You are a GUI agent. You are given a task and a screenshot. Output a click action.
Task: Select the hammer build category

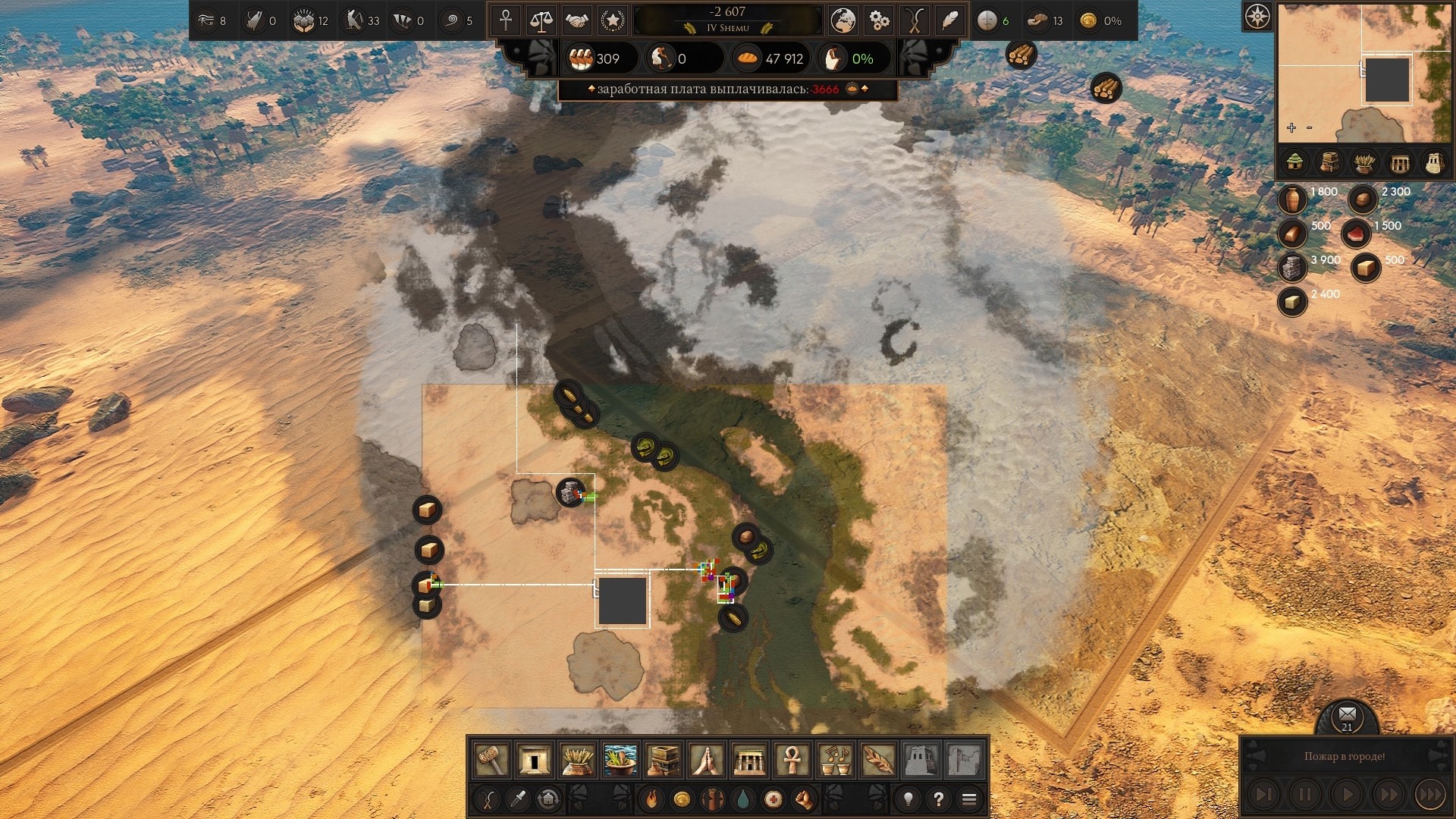[x=491, y=758]
